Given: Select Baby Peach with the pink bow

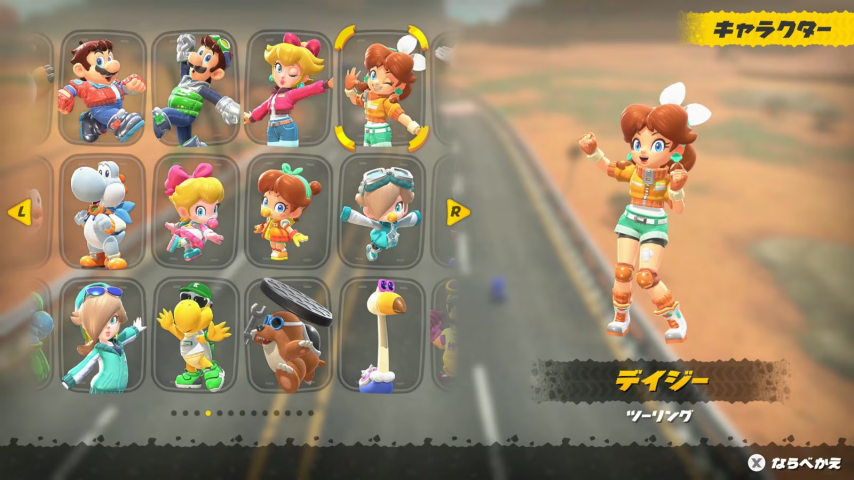Looking at the screenshot, I should pyautogui.click(x=196, y=212).
